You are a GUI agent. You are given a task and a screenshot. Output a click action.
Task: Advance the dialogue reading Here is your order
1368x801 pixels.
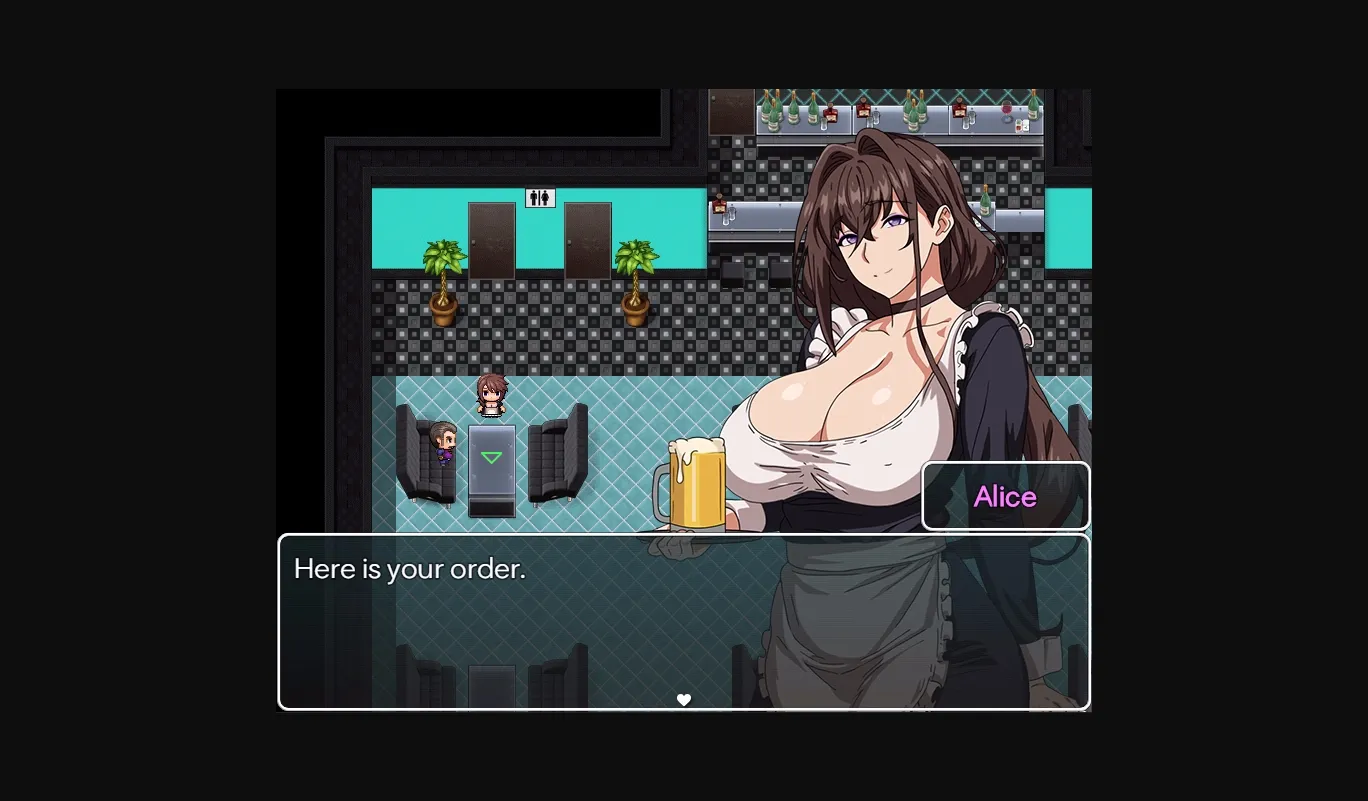[x=410, y=568]
